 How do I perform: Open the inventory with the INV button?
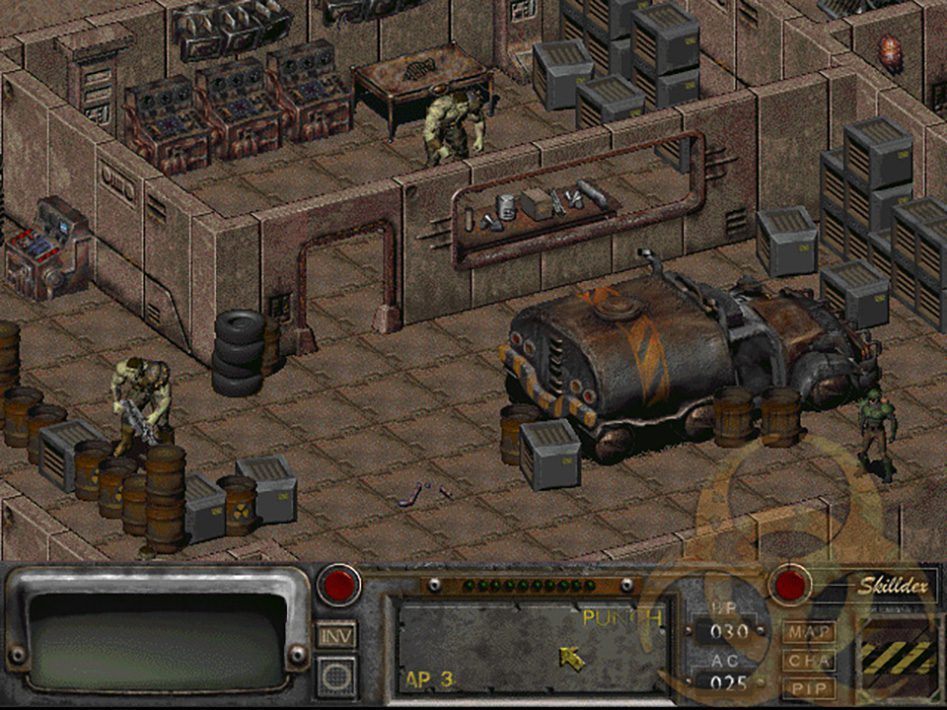point(337,634)
